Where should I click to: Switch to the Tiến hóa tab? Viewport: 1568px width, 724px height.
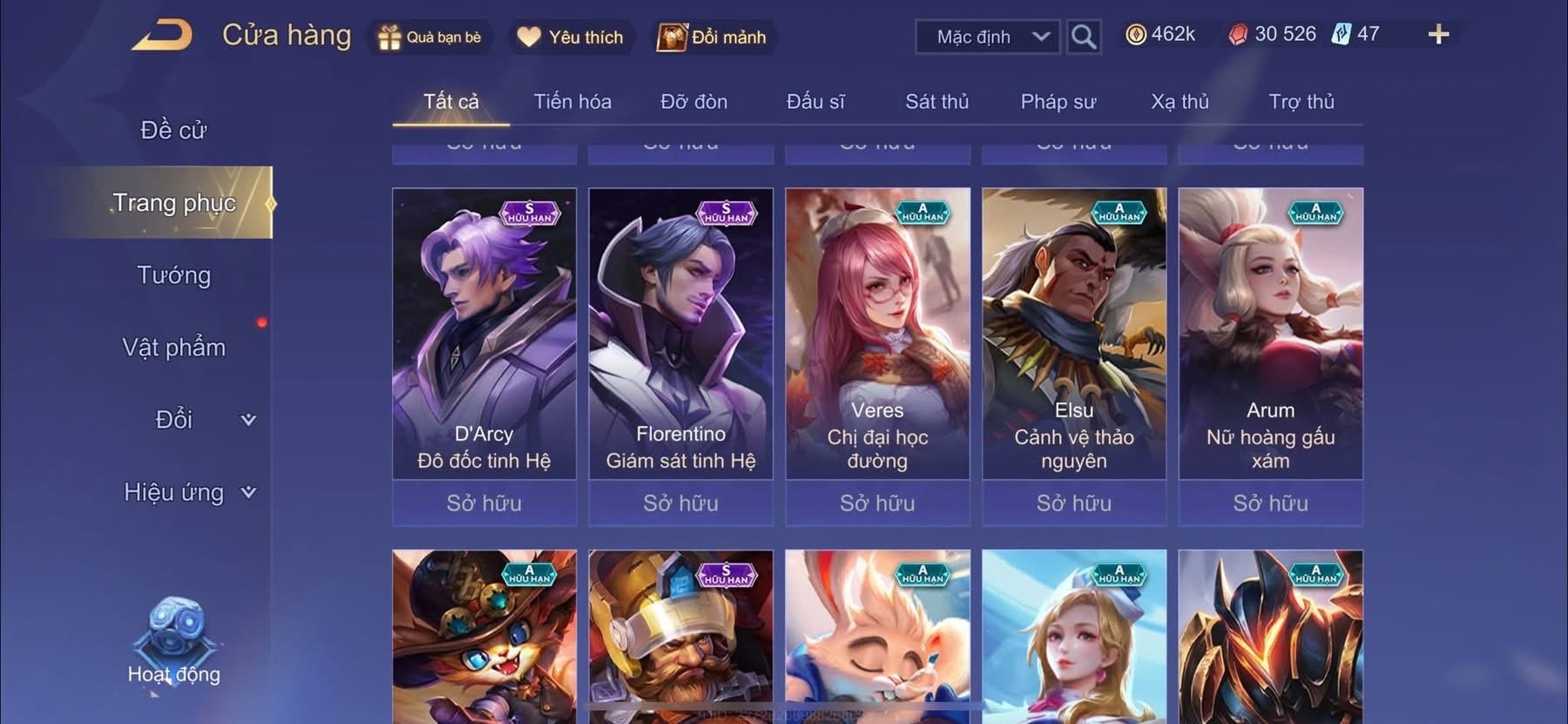572,102
